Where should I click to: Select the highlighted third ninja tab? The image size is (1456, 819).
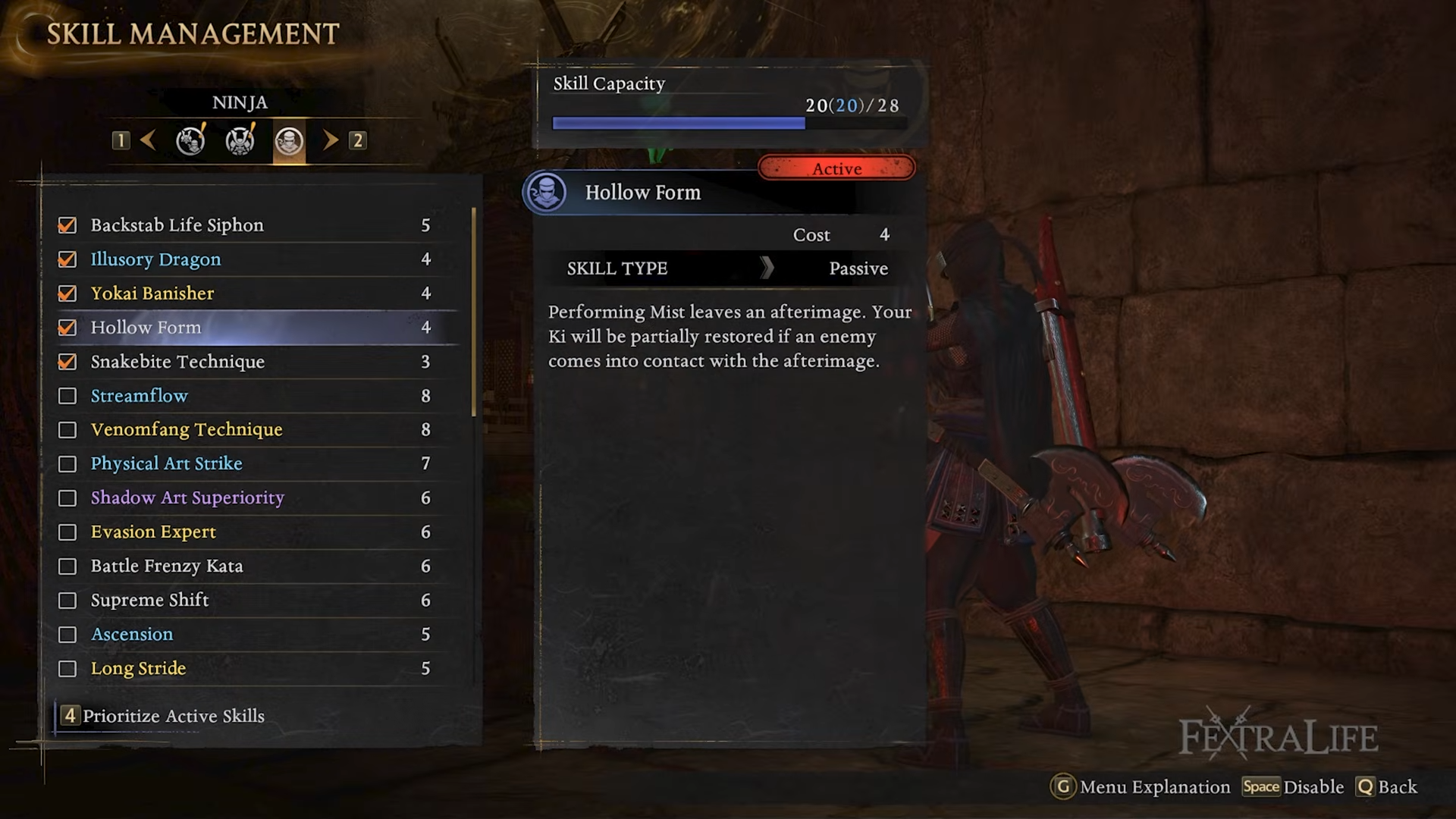tap(289, 141)
